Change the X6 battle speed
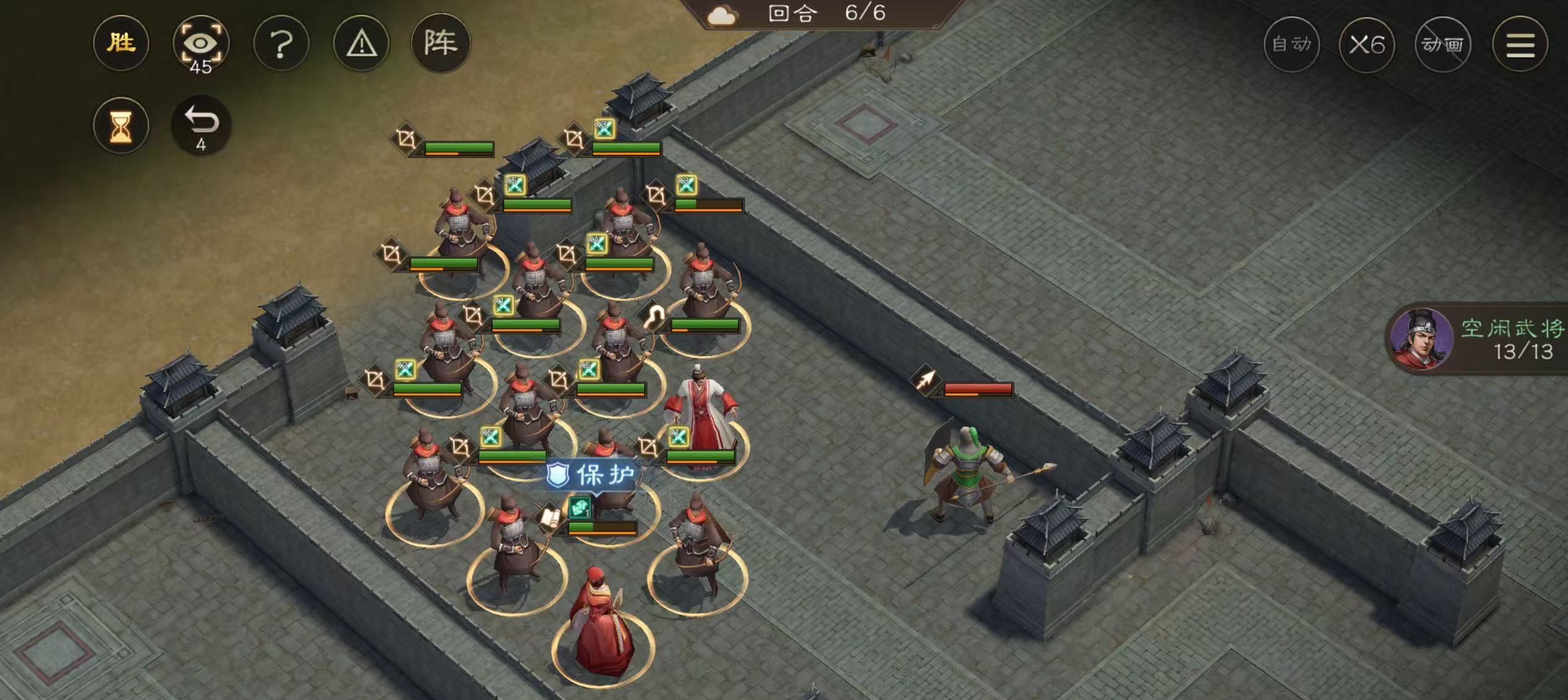 point(1367,44)
